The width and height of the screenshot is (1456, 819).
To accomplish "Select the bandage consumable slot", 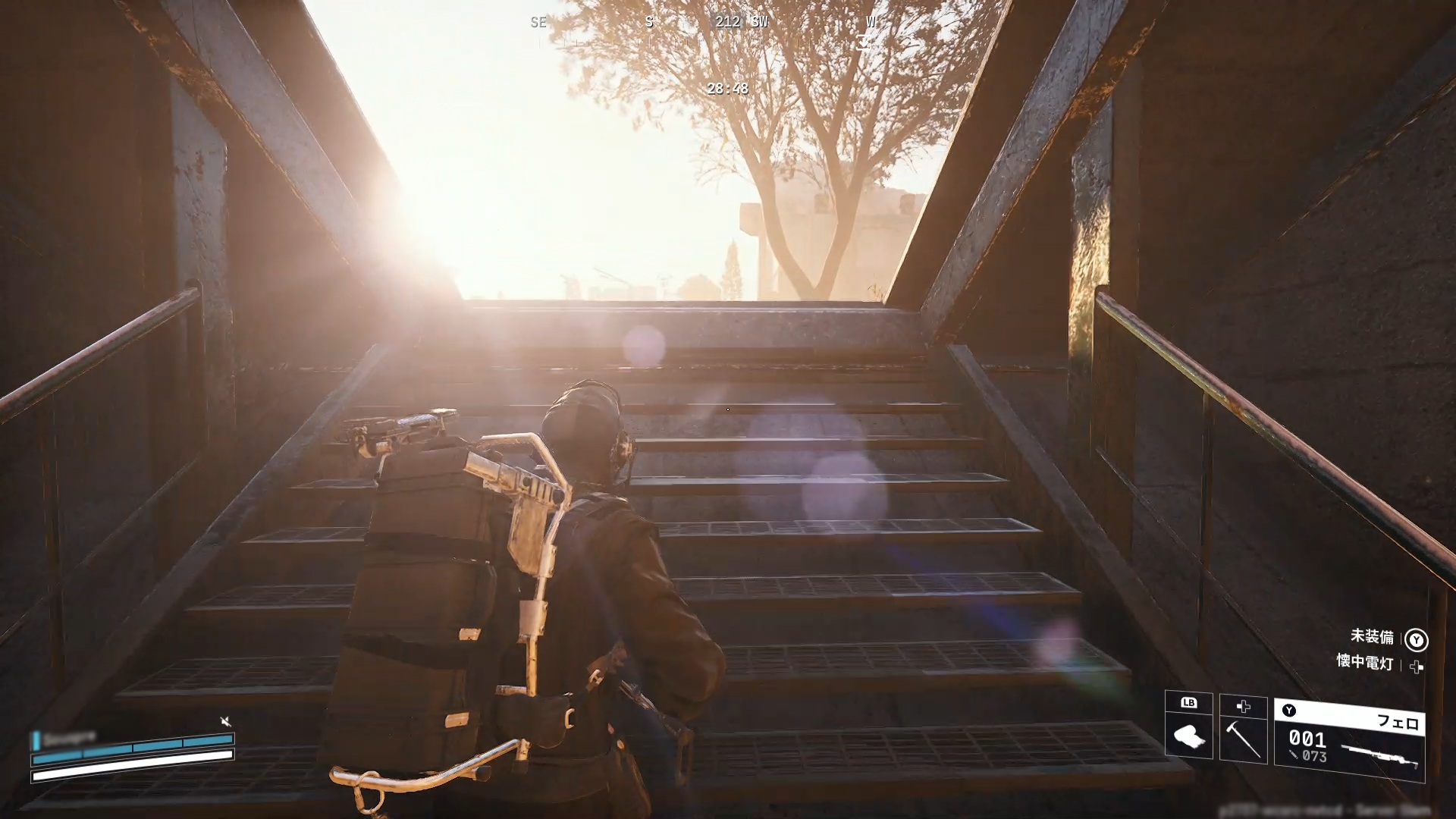I will pyautogui.click(x=1188, y=734).
